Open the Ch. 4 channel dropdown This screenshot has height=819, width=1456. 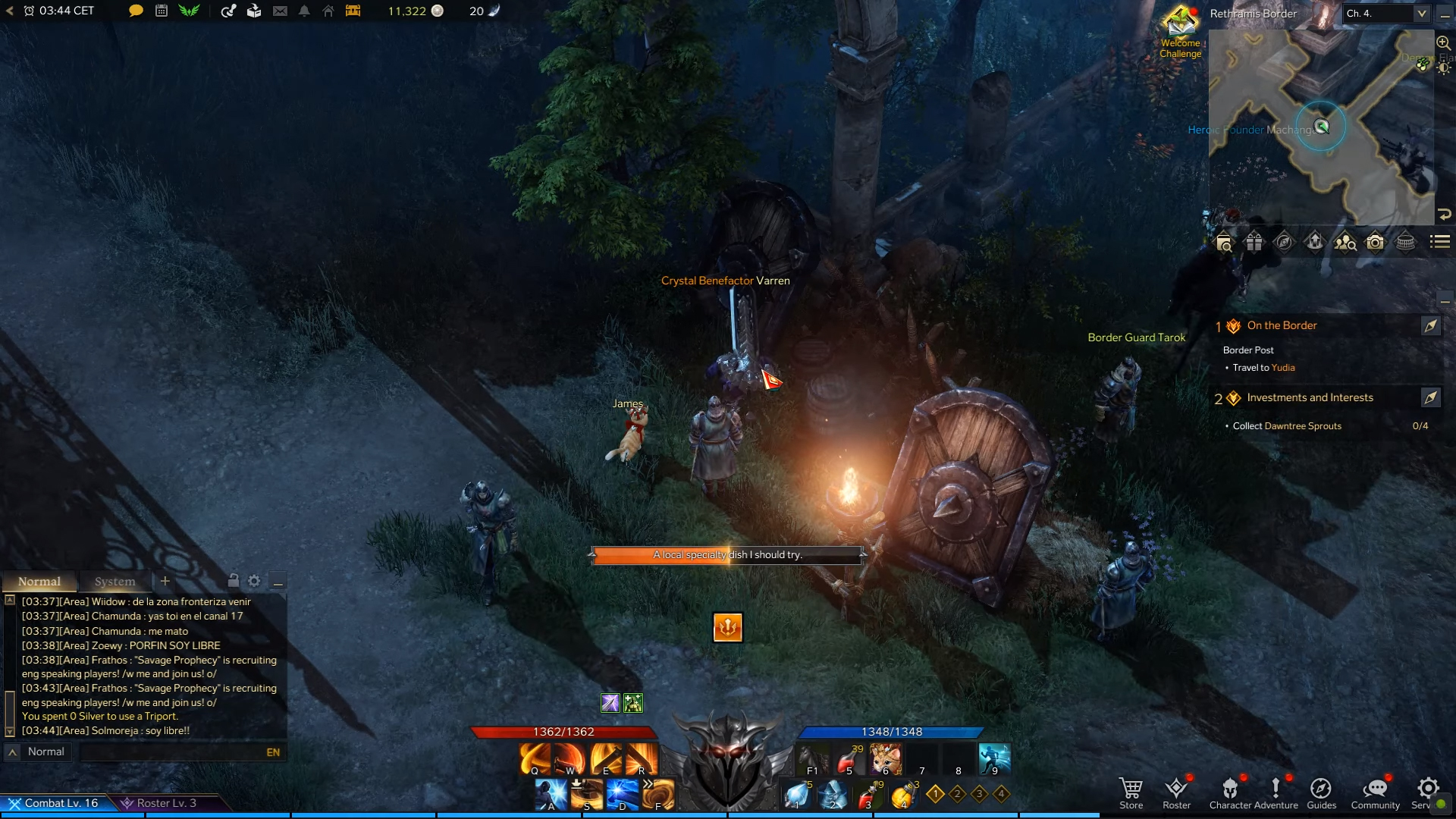(x=1423, y=14)
